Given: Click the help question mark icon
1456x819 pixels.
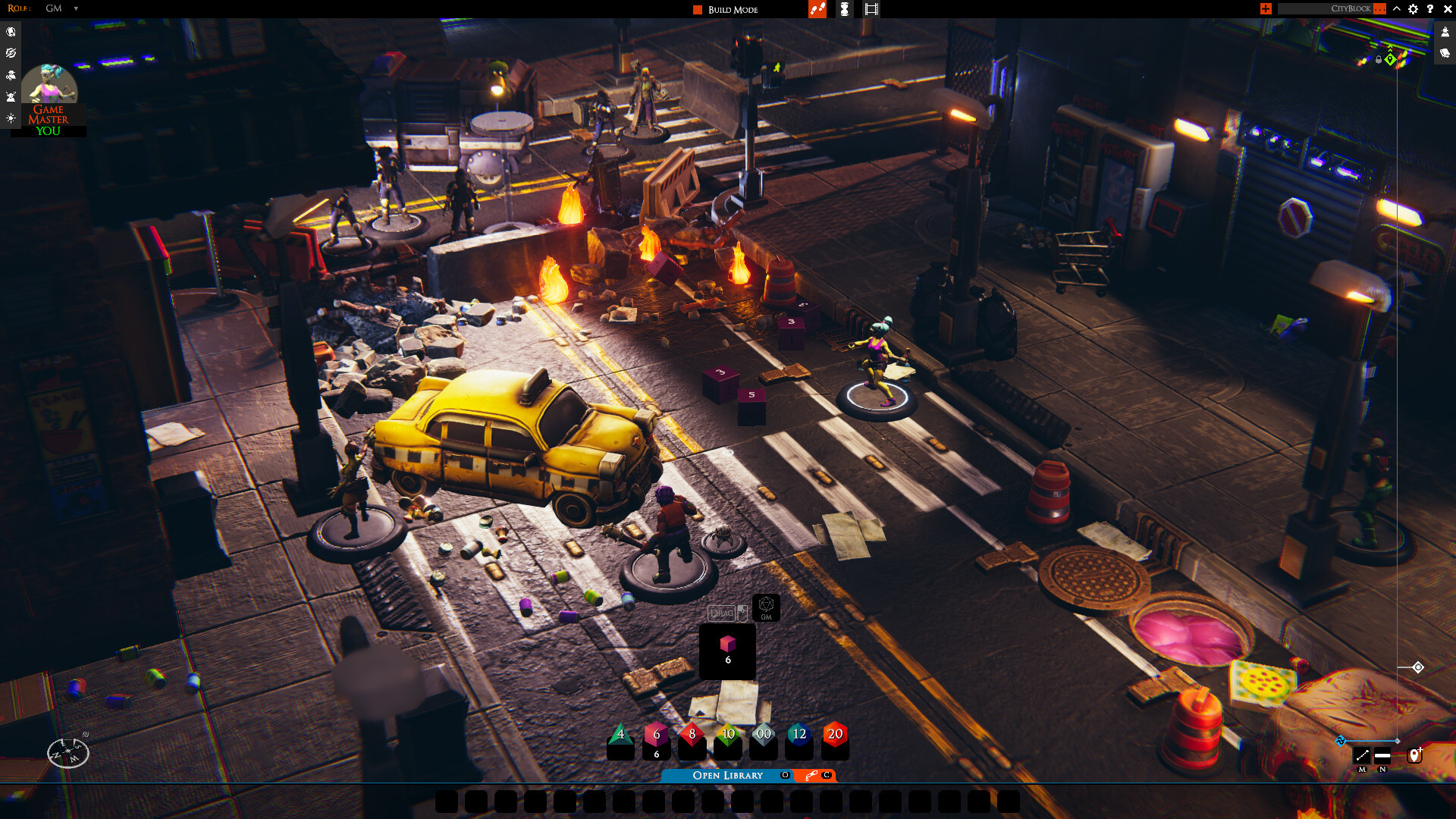Looking at the screenshot, I should point(1431,9).
